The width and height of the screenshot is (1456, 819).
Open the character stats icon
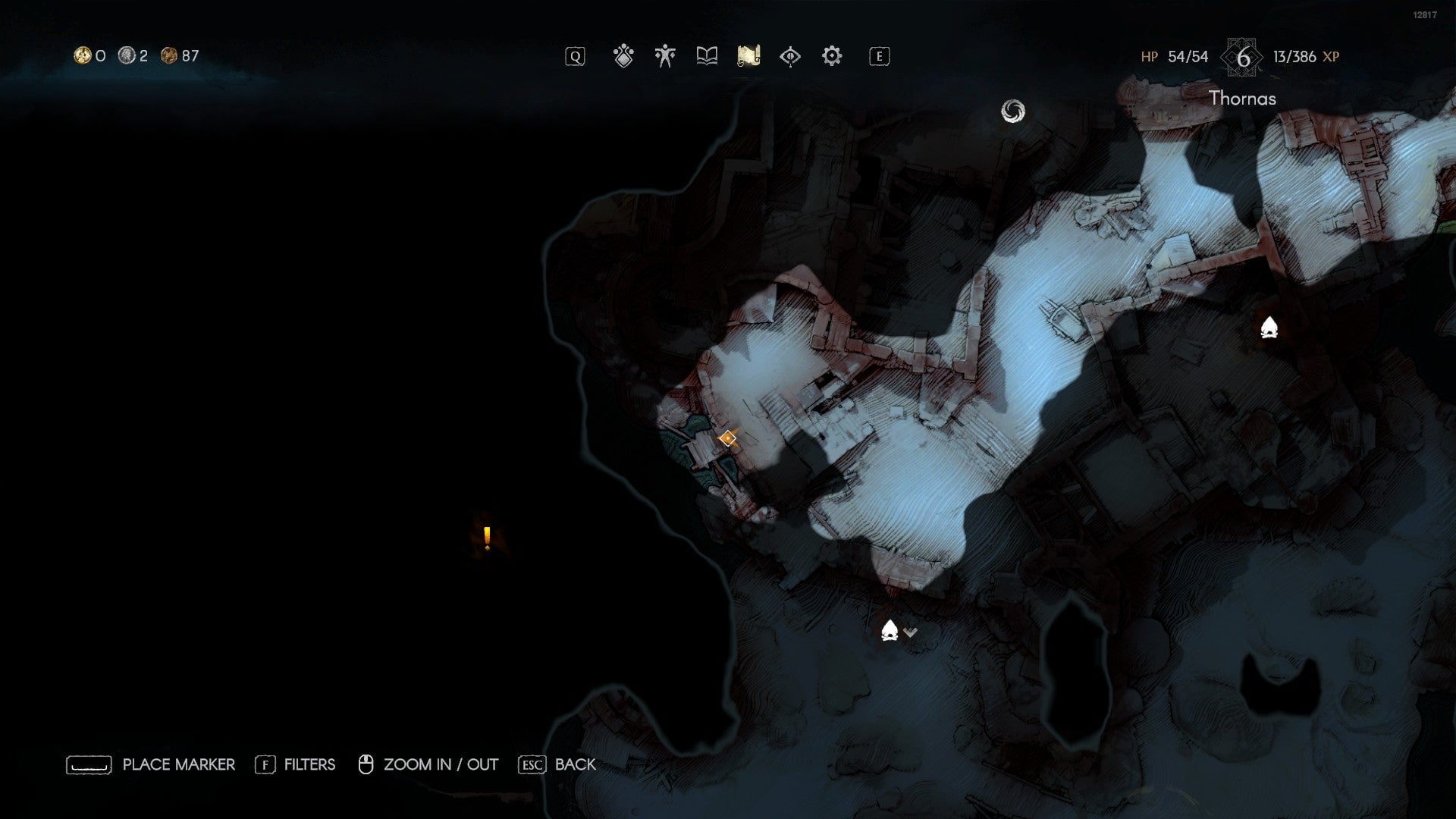[x=664, y=55]
